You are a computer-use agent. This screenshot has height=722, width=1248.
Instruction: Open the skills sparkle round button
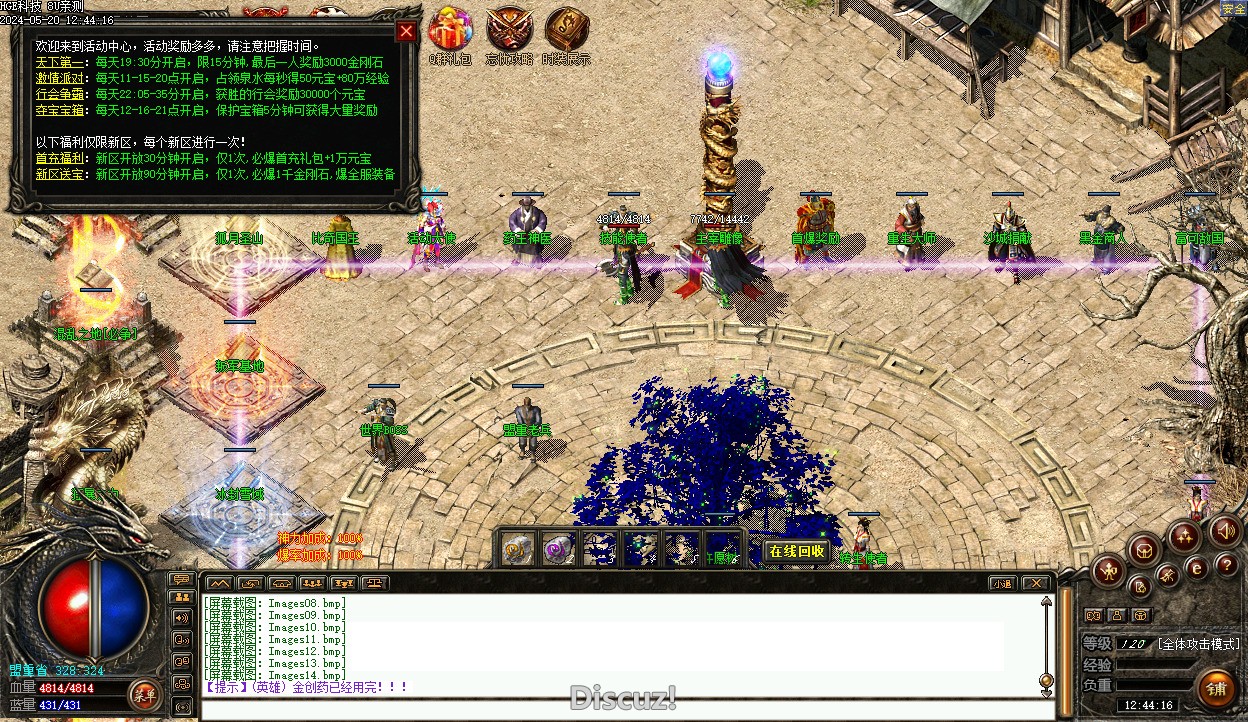[1185, 536]
